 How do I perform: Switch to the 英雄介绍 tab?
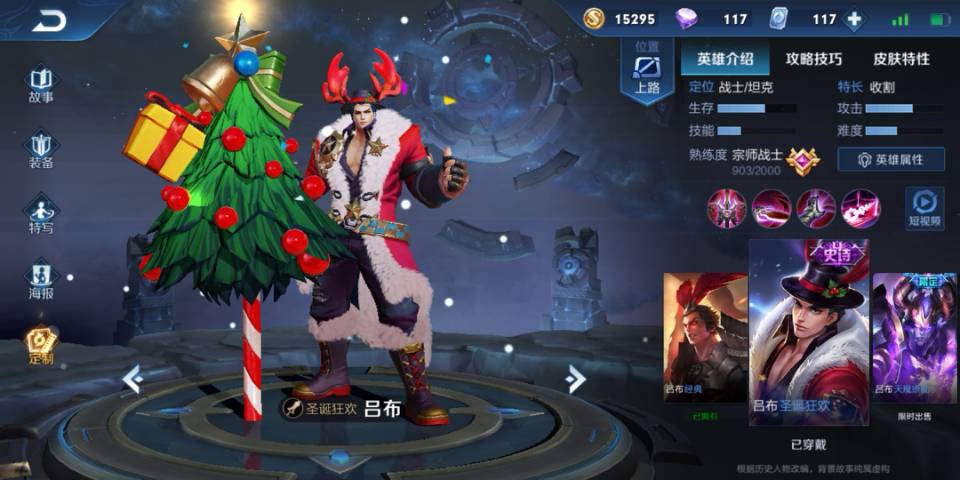coord(718,59)
